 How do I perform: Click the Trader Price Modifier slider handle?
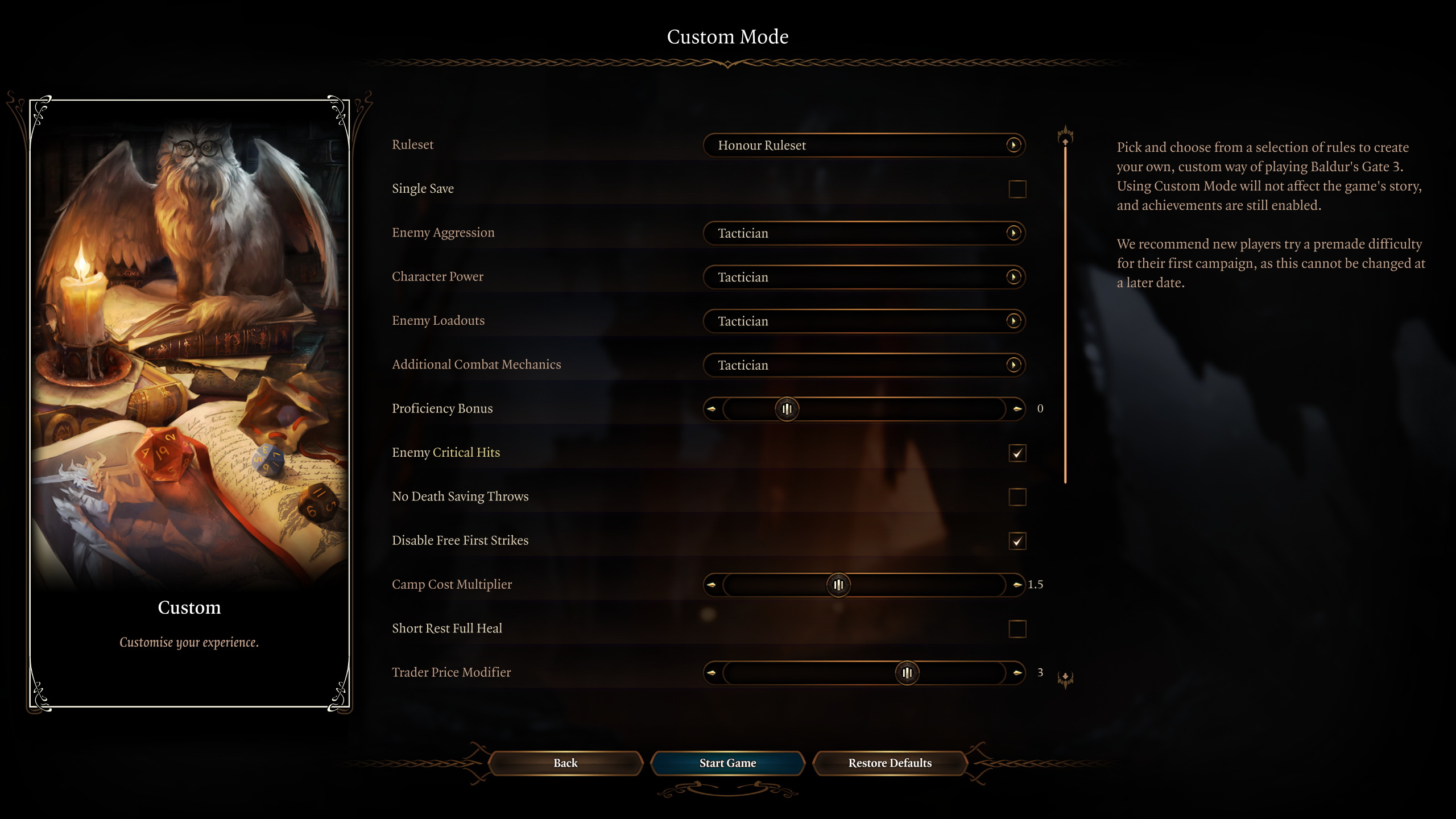[907, 673]
